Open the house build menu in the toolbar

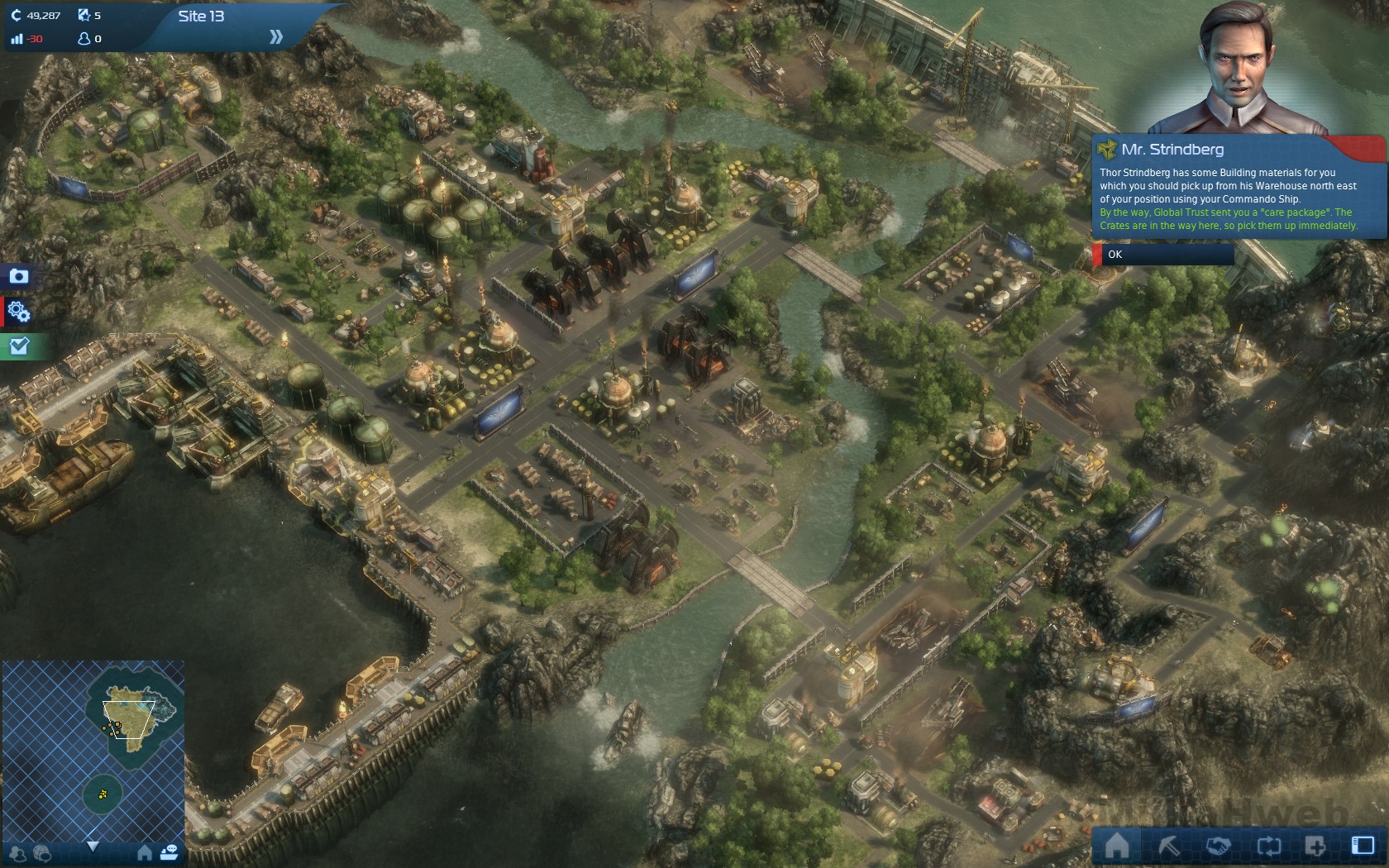click(x=1117, y=846)
